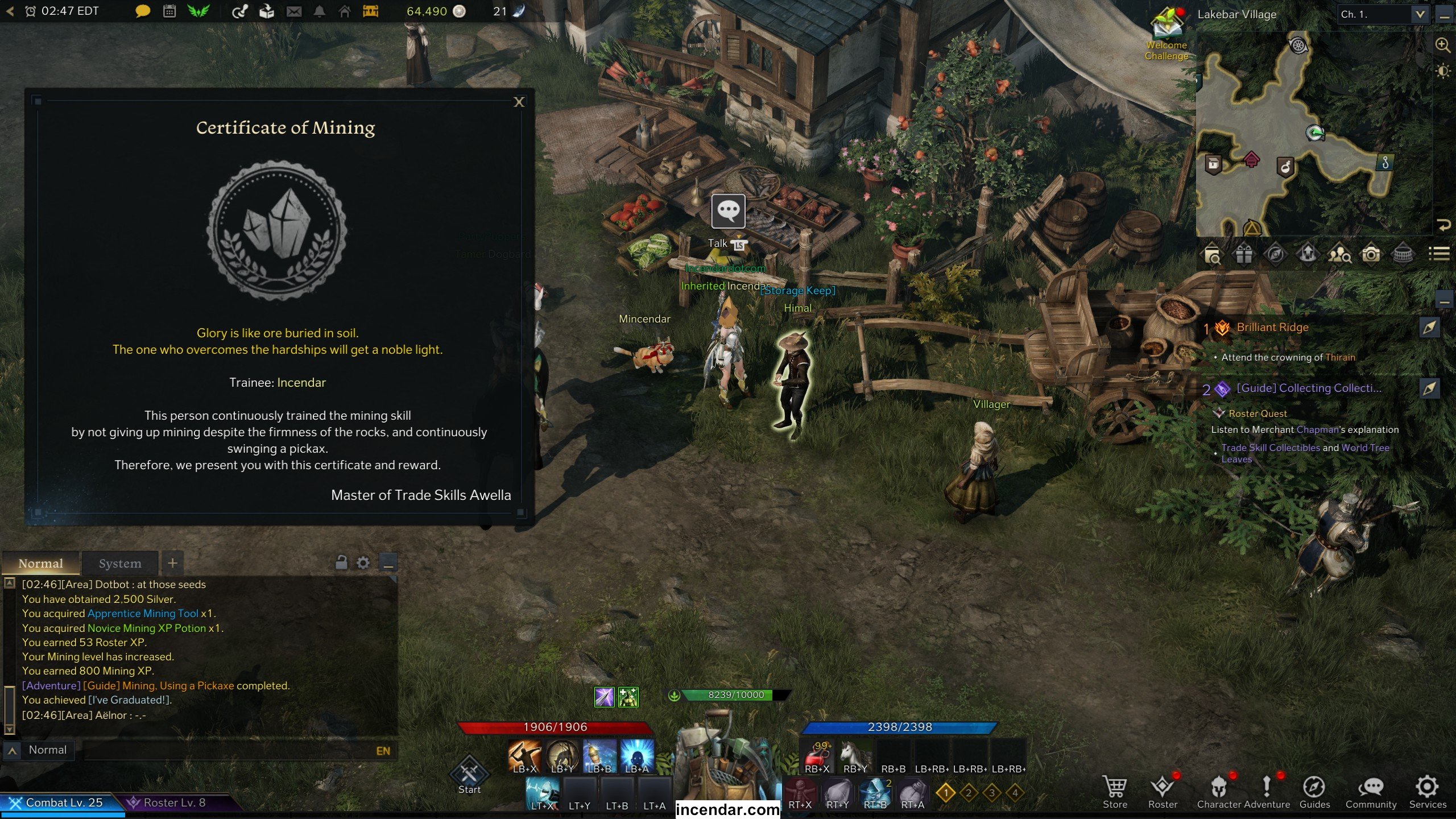The width and height of the screenshot is (1456, 819).
Task: Select the Brilliant Ridge quest tracker entry
Action: coord(1272,328)
